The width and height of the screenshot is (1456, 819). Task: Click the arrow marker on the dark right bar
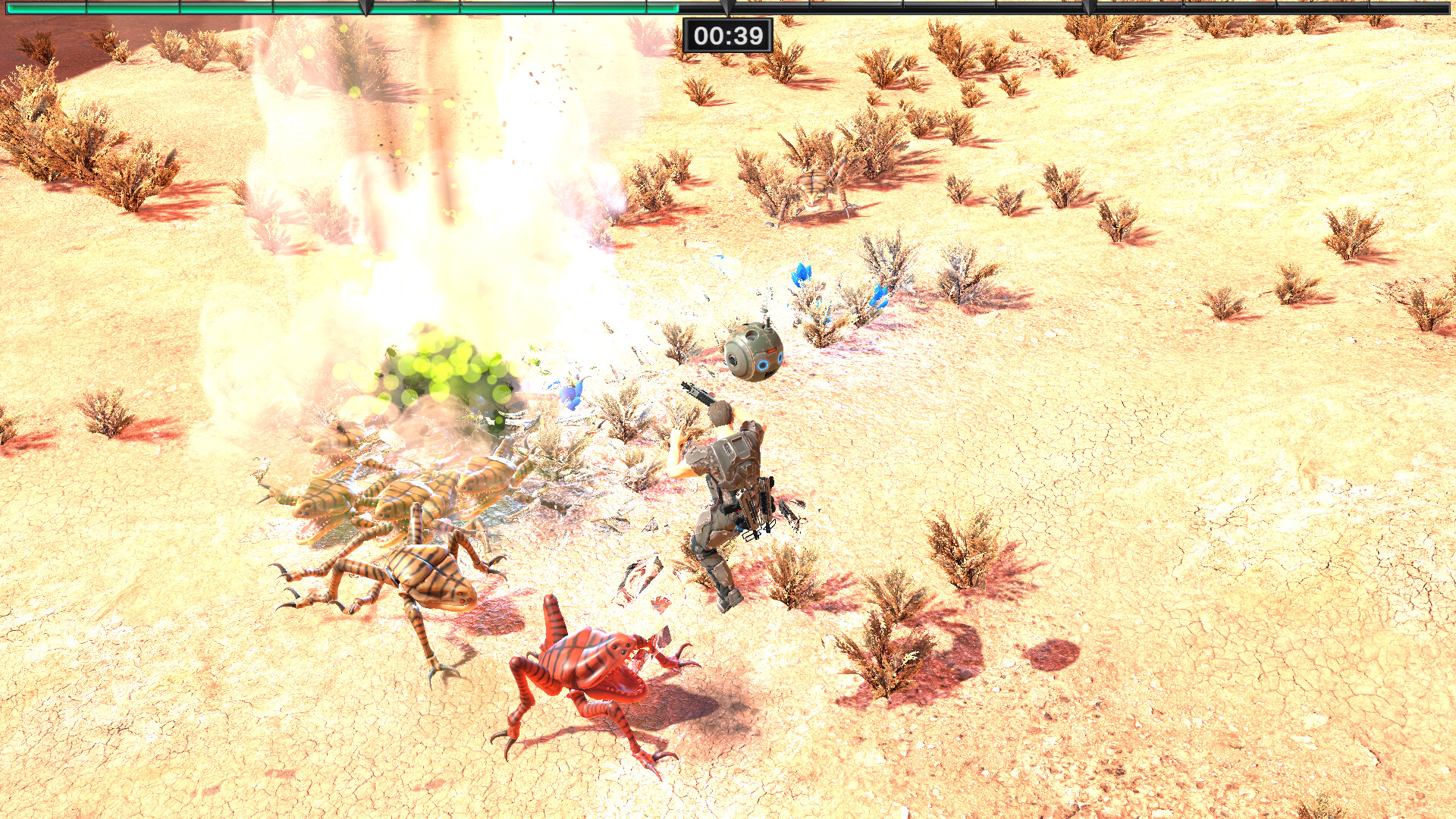click(x=1088, y=6)
